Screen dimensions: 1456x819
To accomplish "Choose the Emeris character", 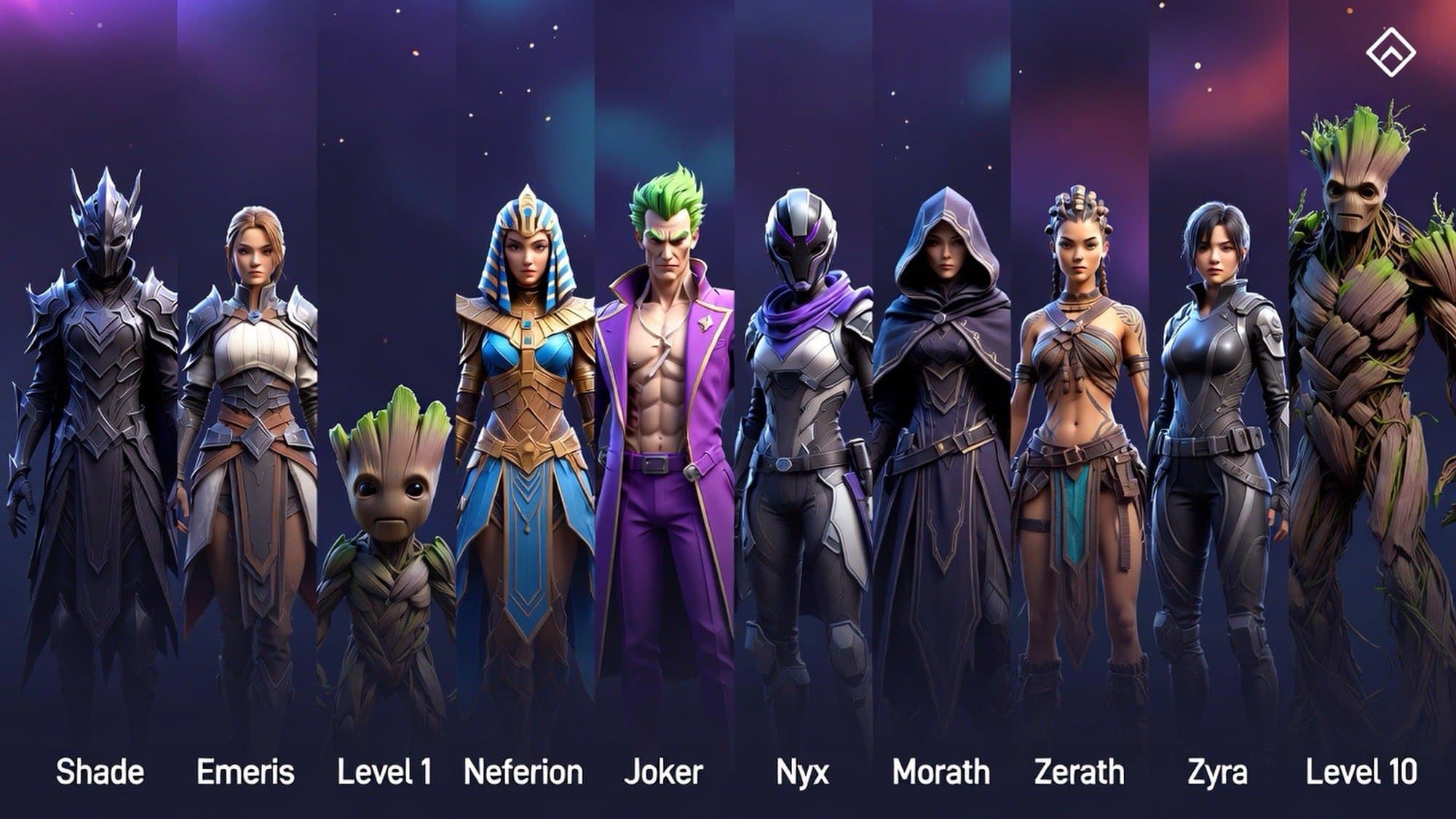I will (248, 437).
